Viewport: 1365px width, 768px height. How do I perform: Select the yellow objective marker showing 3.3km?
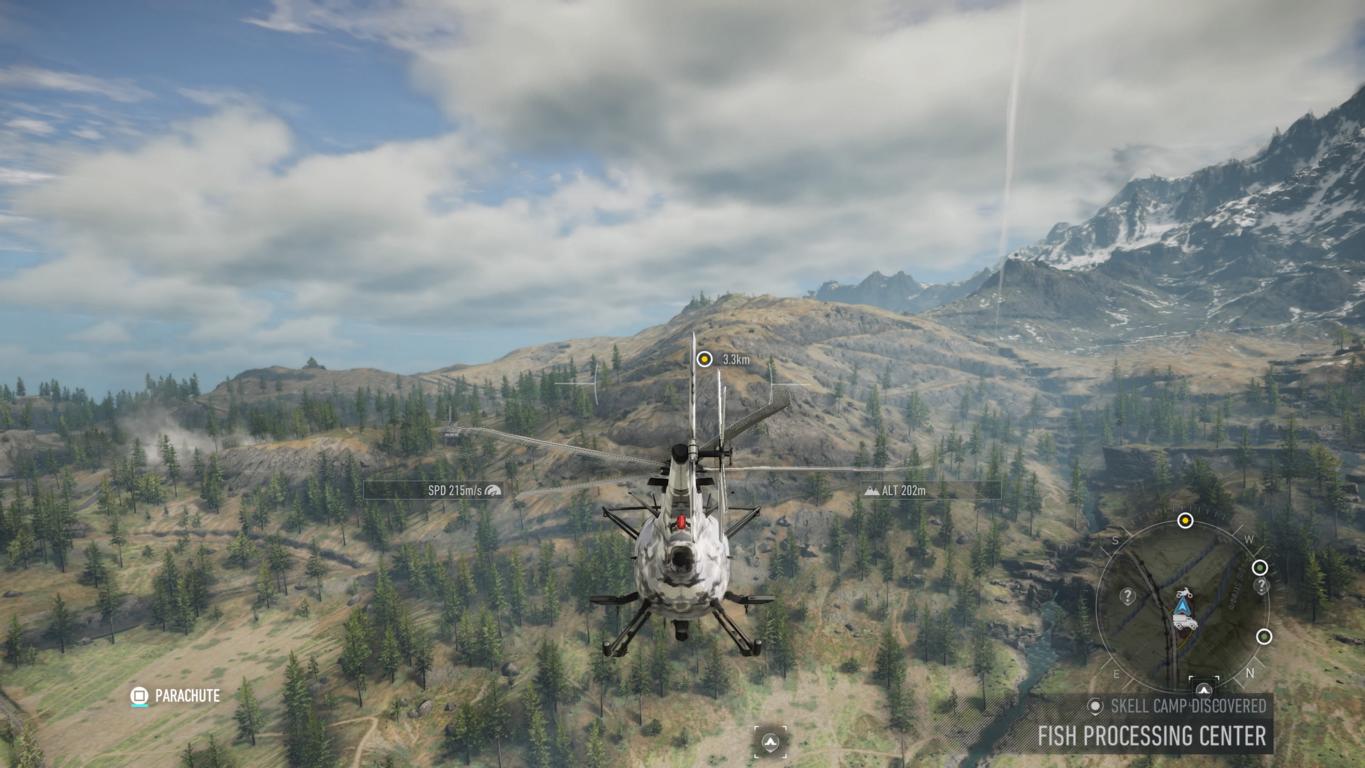(x=704, y=359)
